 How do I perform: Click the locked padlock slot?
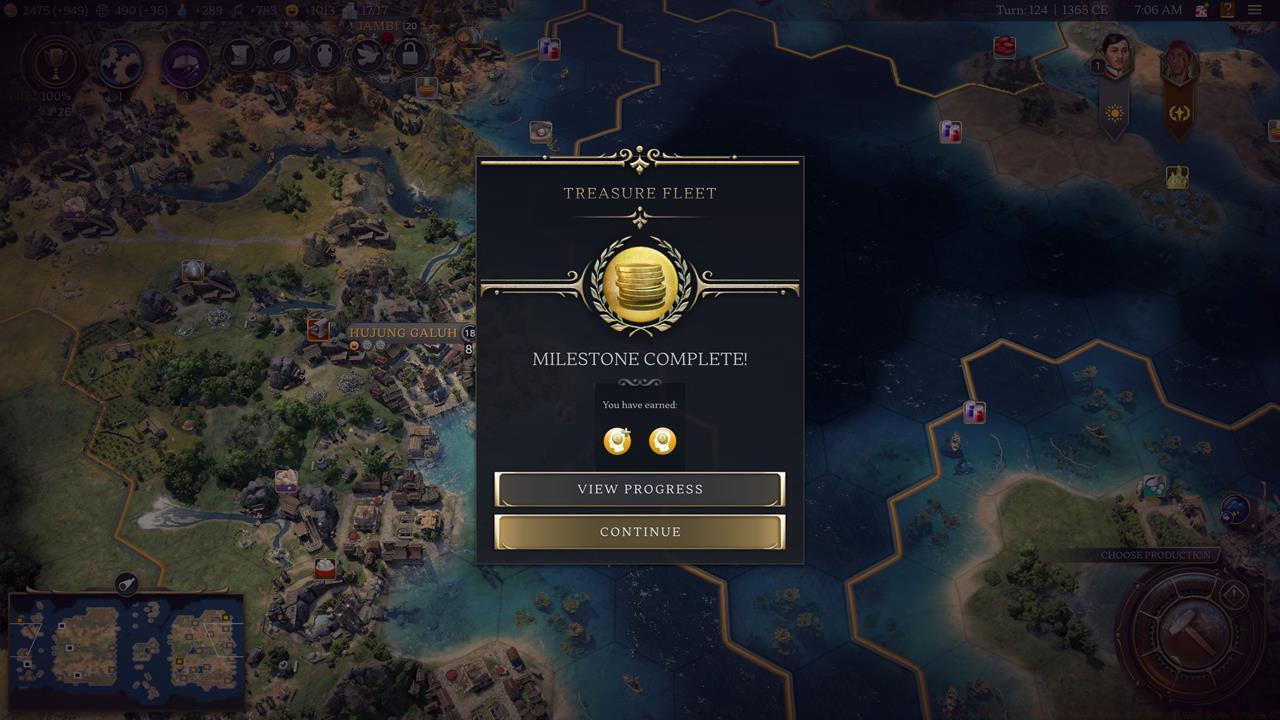coord(410,56)
